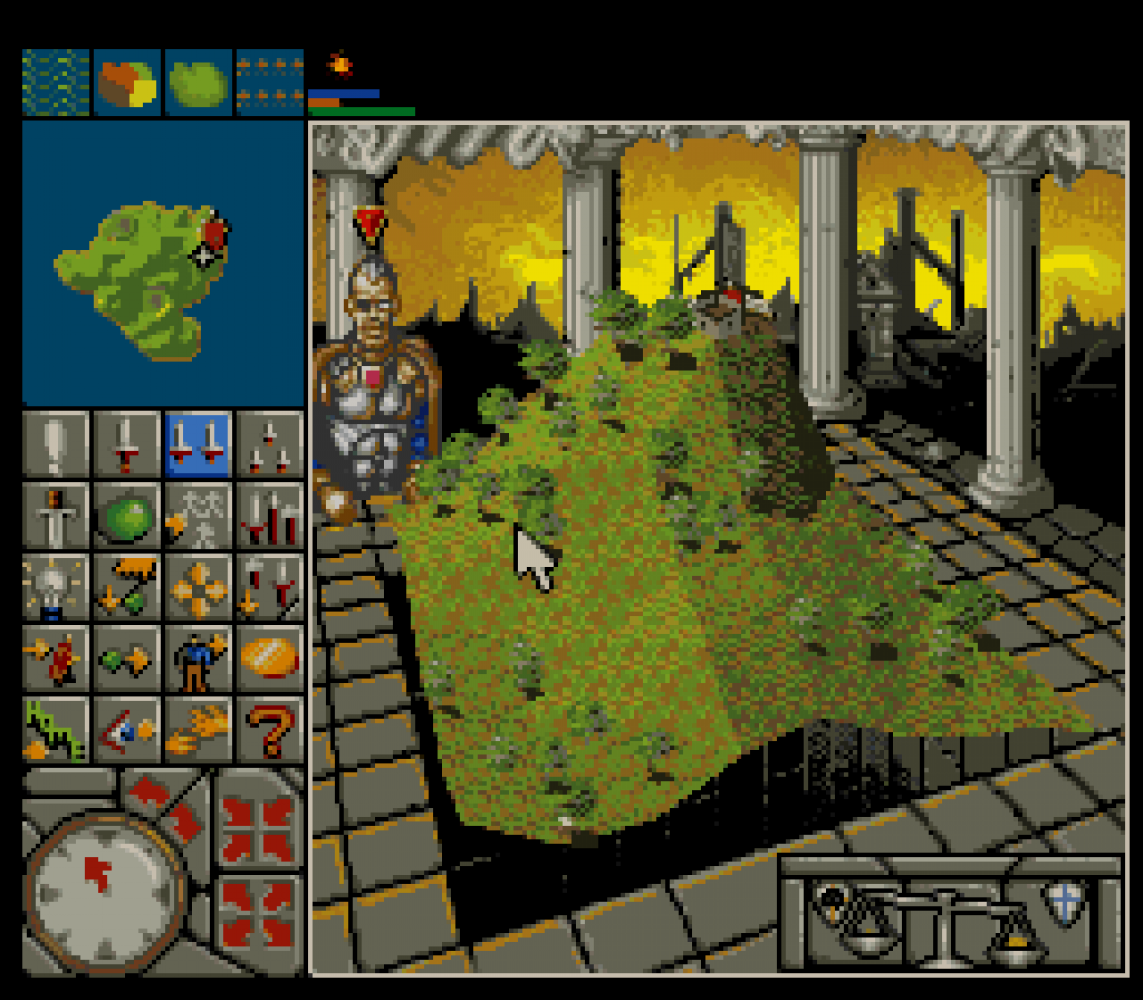Select the three swords icon

pos(269,444)
